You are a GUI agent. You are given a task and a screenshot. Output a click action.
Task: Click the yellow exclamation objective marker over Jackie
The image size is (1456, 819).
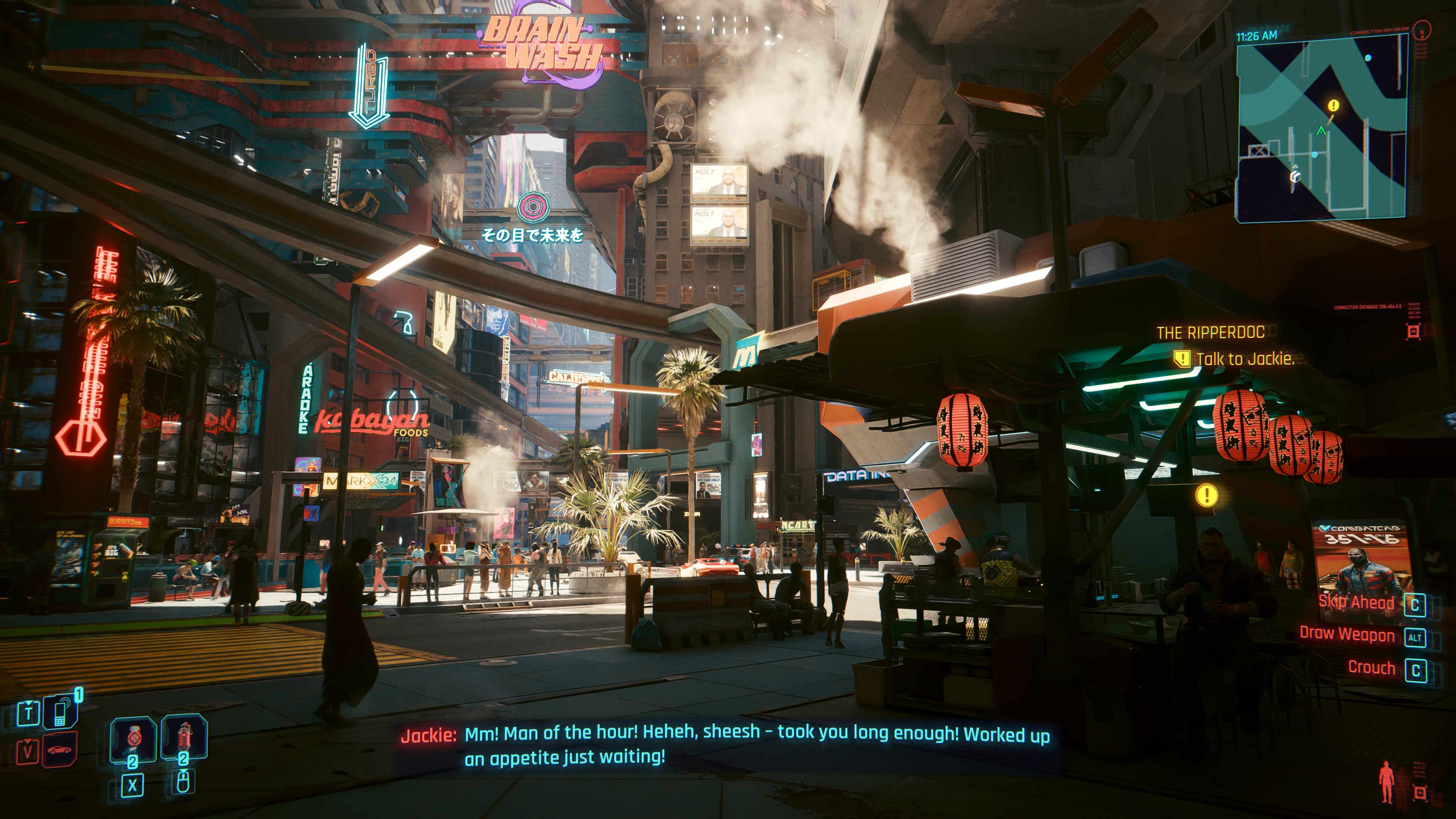pos(1206,496)
